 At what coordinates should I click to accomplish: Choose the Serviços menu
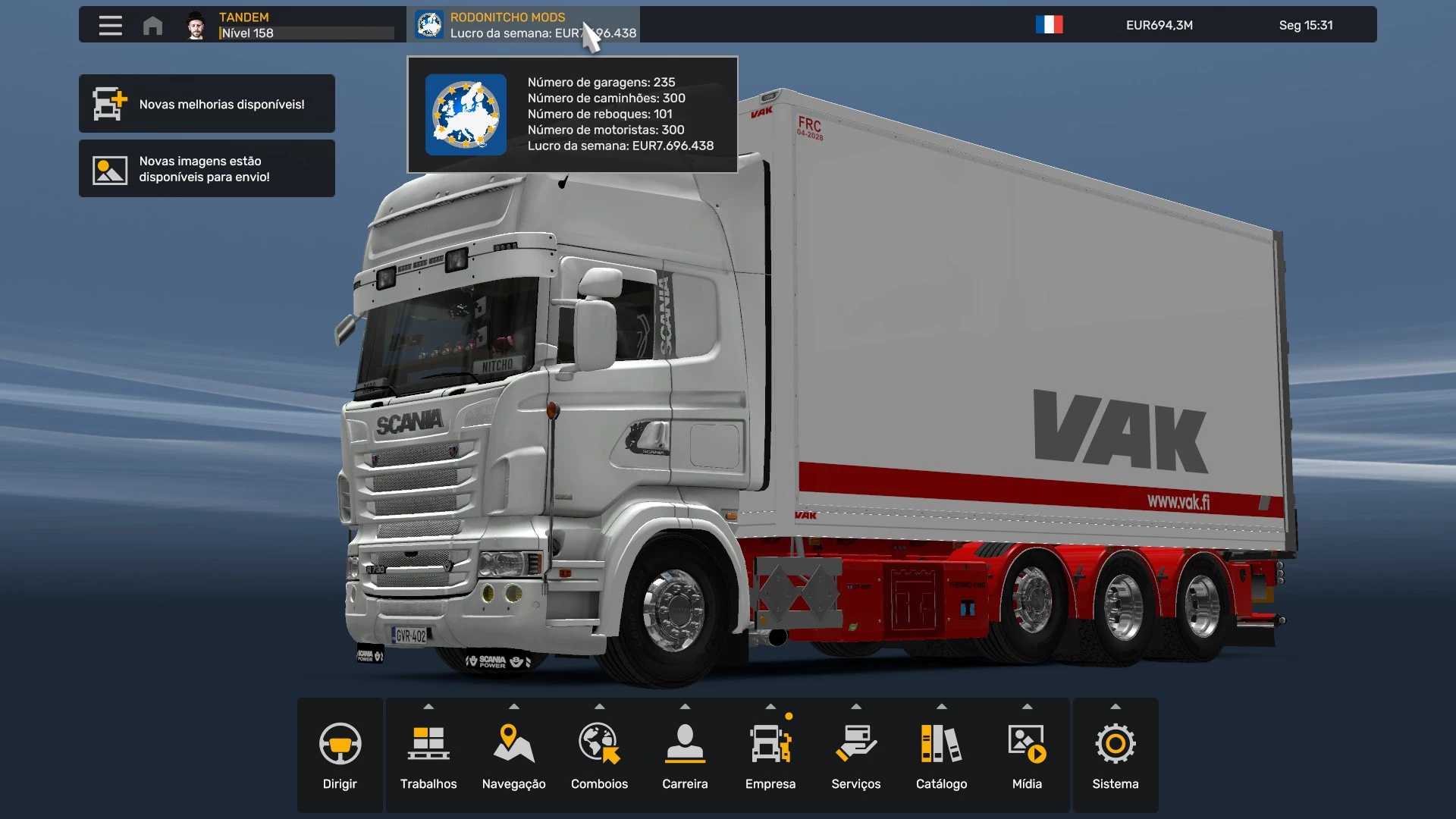(856, 755)
